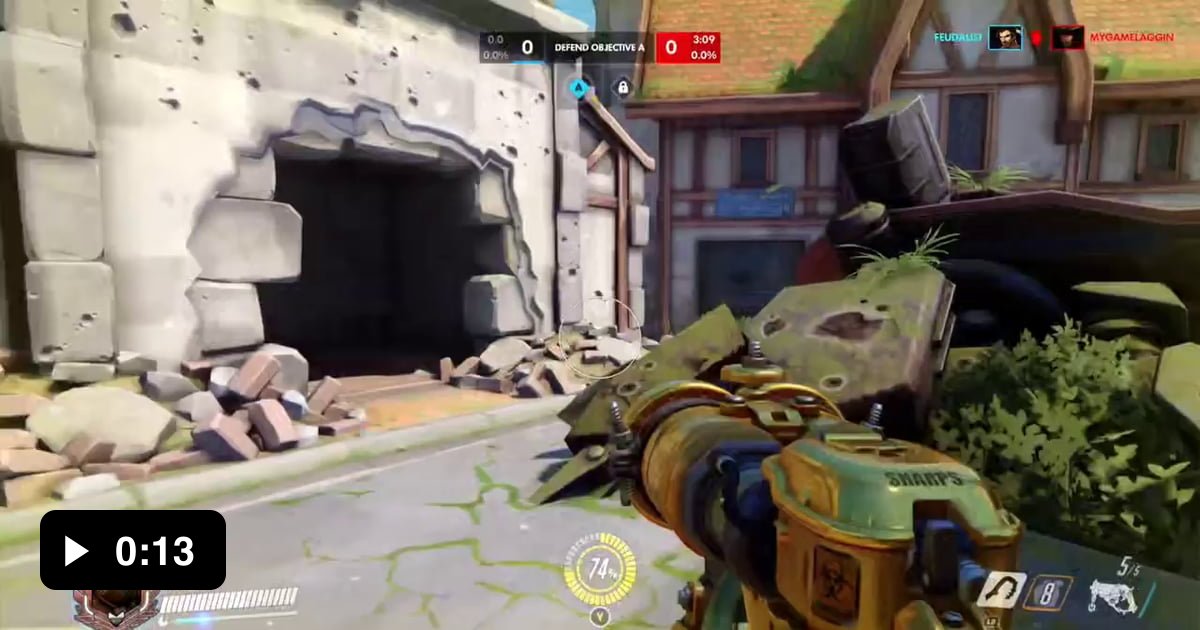Select FEUDALIST's portrait in the kill feed
The width and height of the screenshot is (1200, 630).
[1005, 38]
